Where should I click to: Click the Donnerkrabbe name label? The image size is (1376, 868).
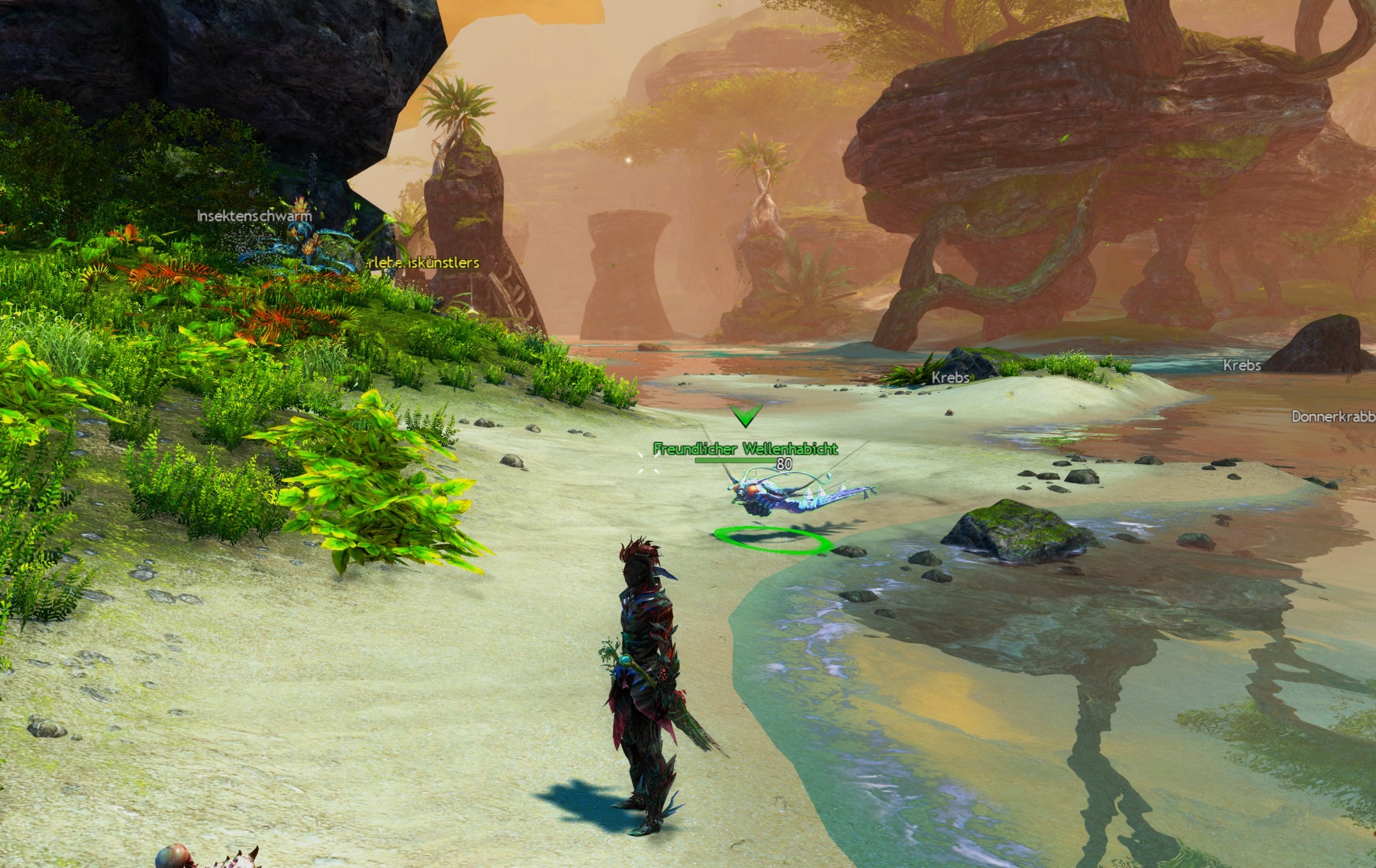(1333, 417)
